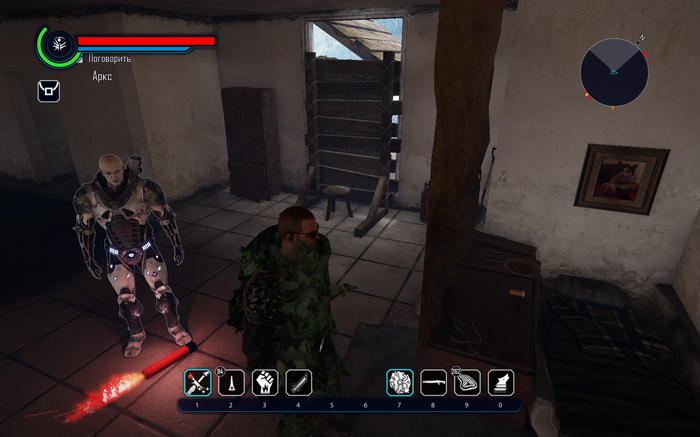The height and width of the screenshot is (437, 700).
Task: Activate the raised fist ability slot
Action: pos(265,382)
